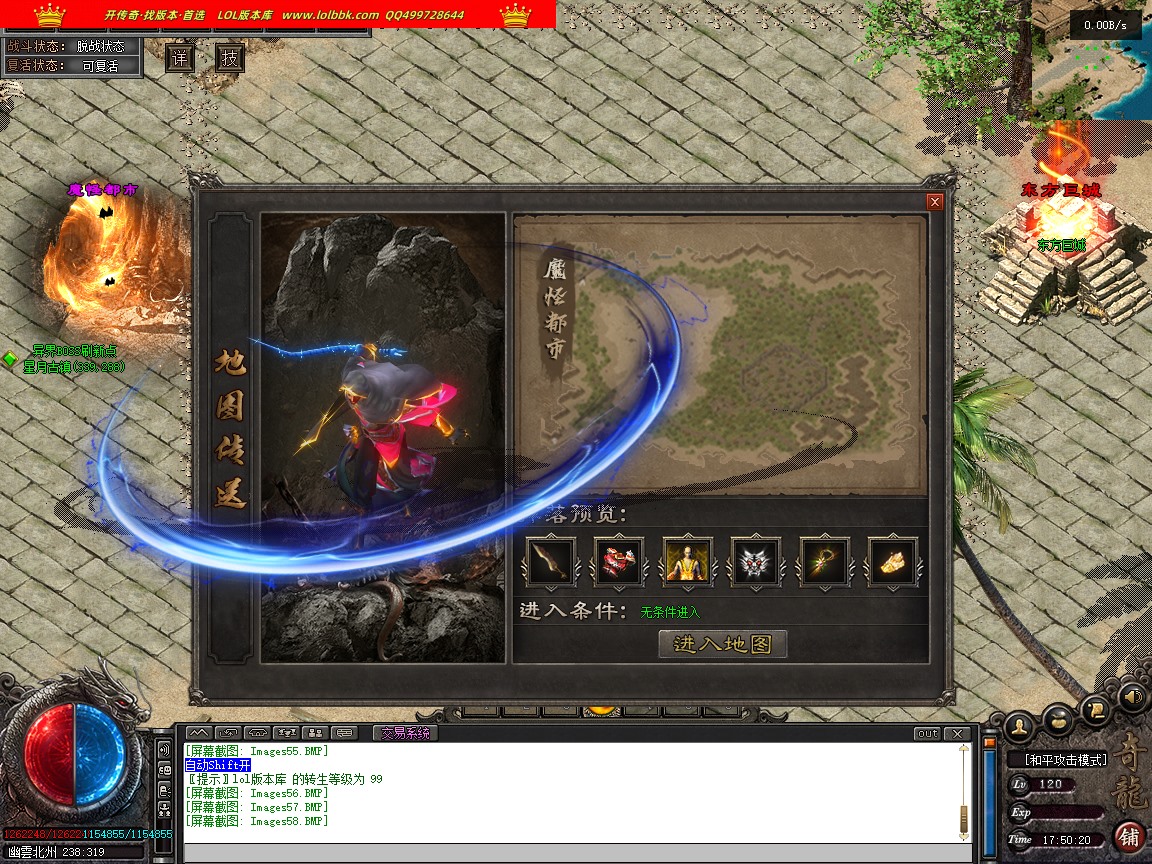Select the curved blade drop preview slot
Screen dimensions: 1152x864
point(551,562)
